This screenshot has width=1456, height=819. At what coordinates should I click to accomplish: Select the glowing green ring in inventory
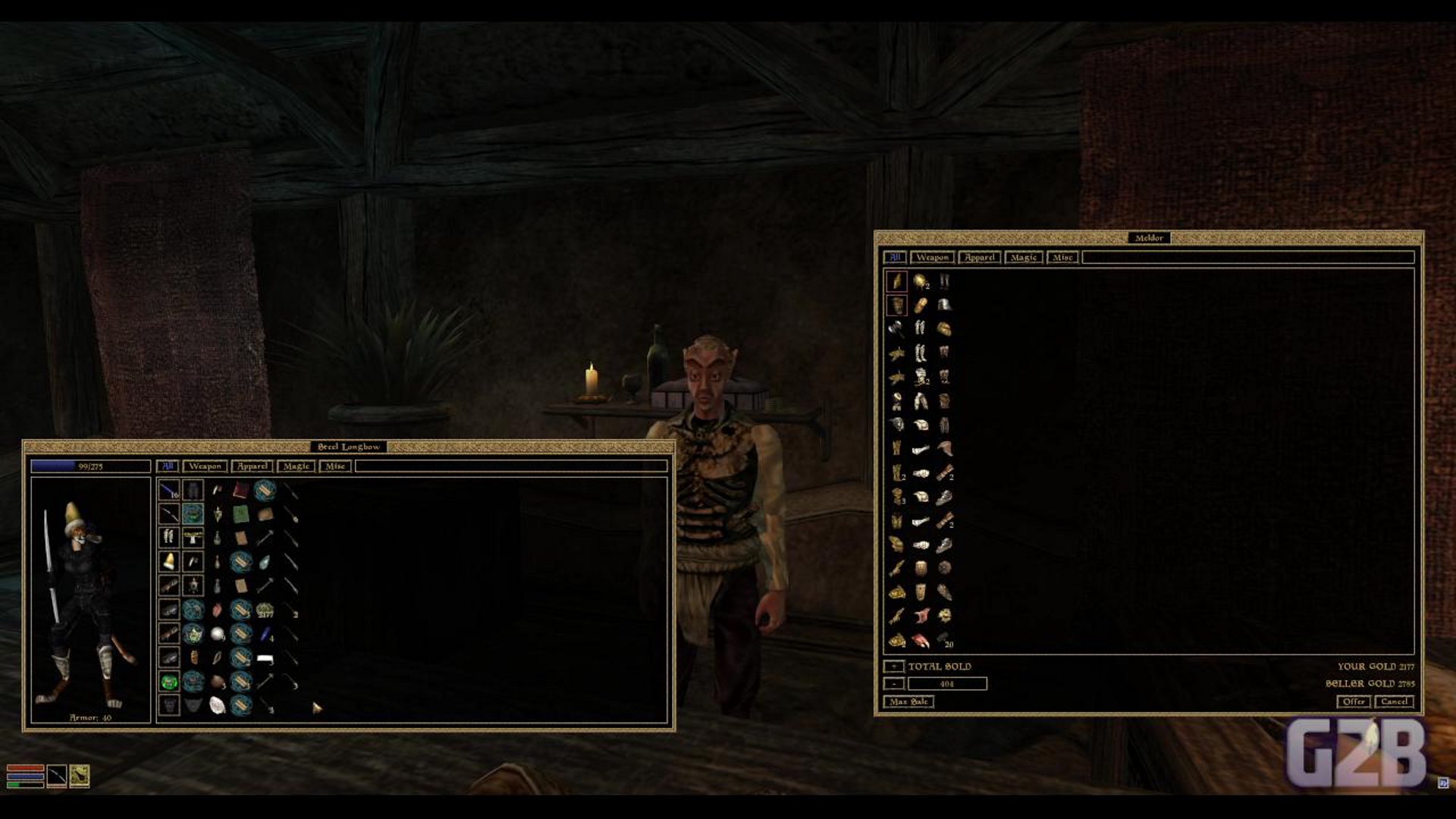169,682
